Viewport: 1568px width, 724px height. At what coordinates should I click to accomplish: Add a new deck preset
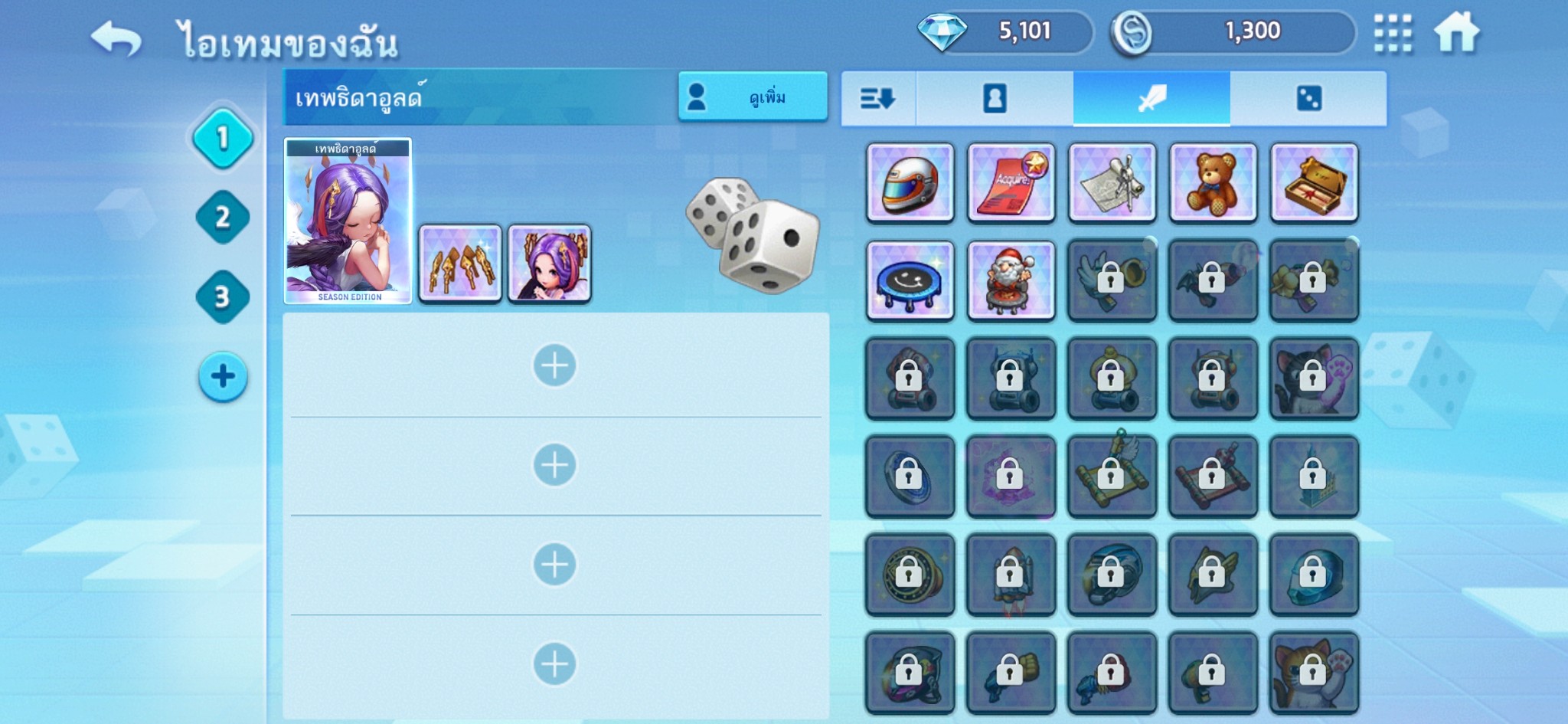223,376
